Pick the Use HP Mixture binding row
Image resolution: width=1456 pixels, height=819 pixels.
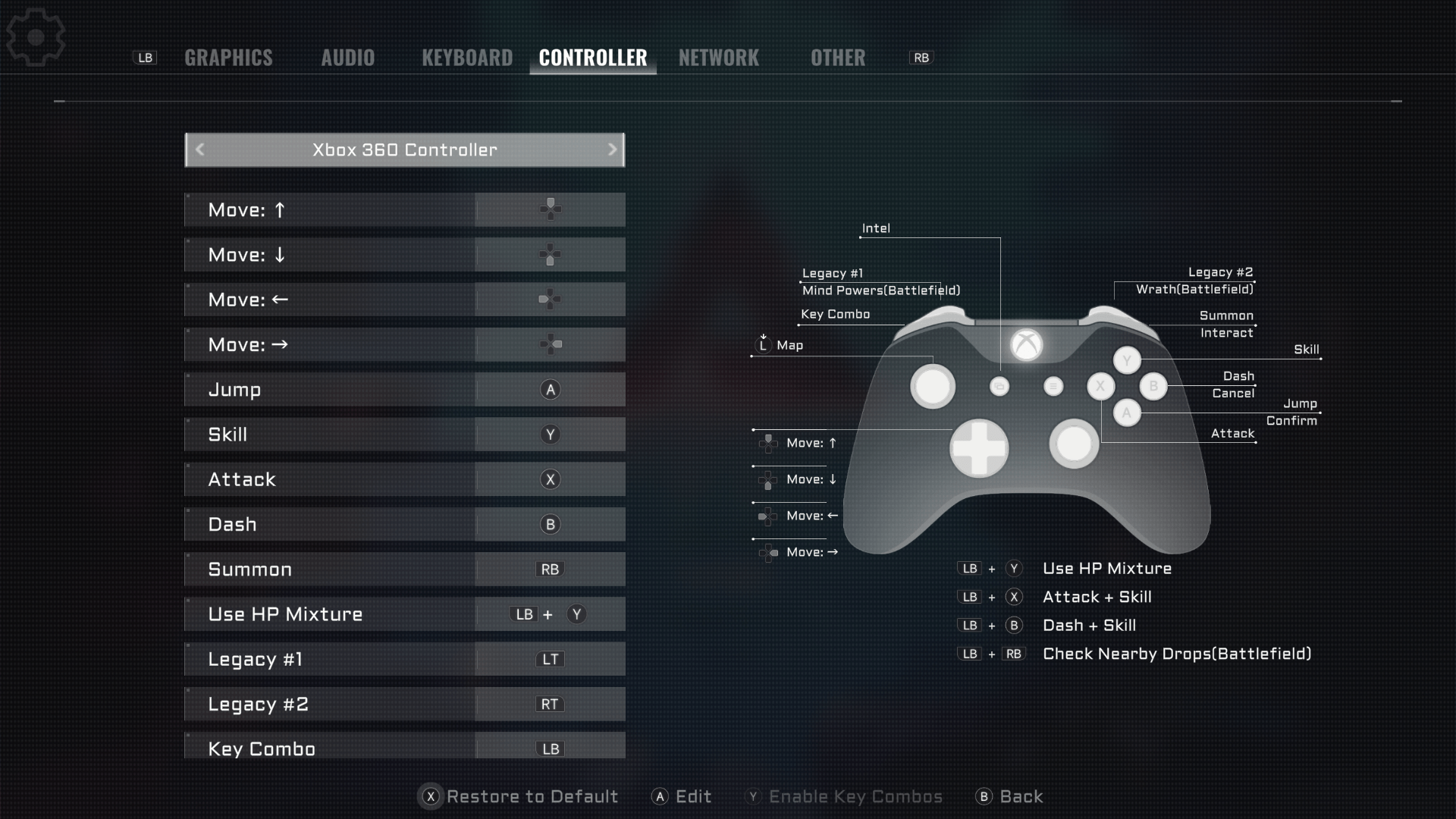click(404, 614)
